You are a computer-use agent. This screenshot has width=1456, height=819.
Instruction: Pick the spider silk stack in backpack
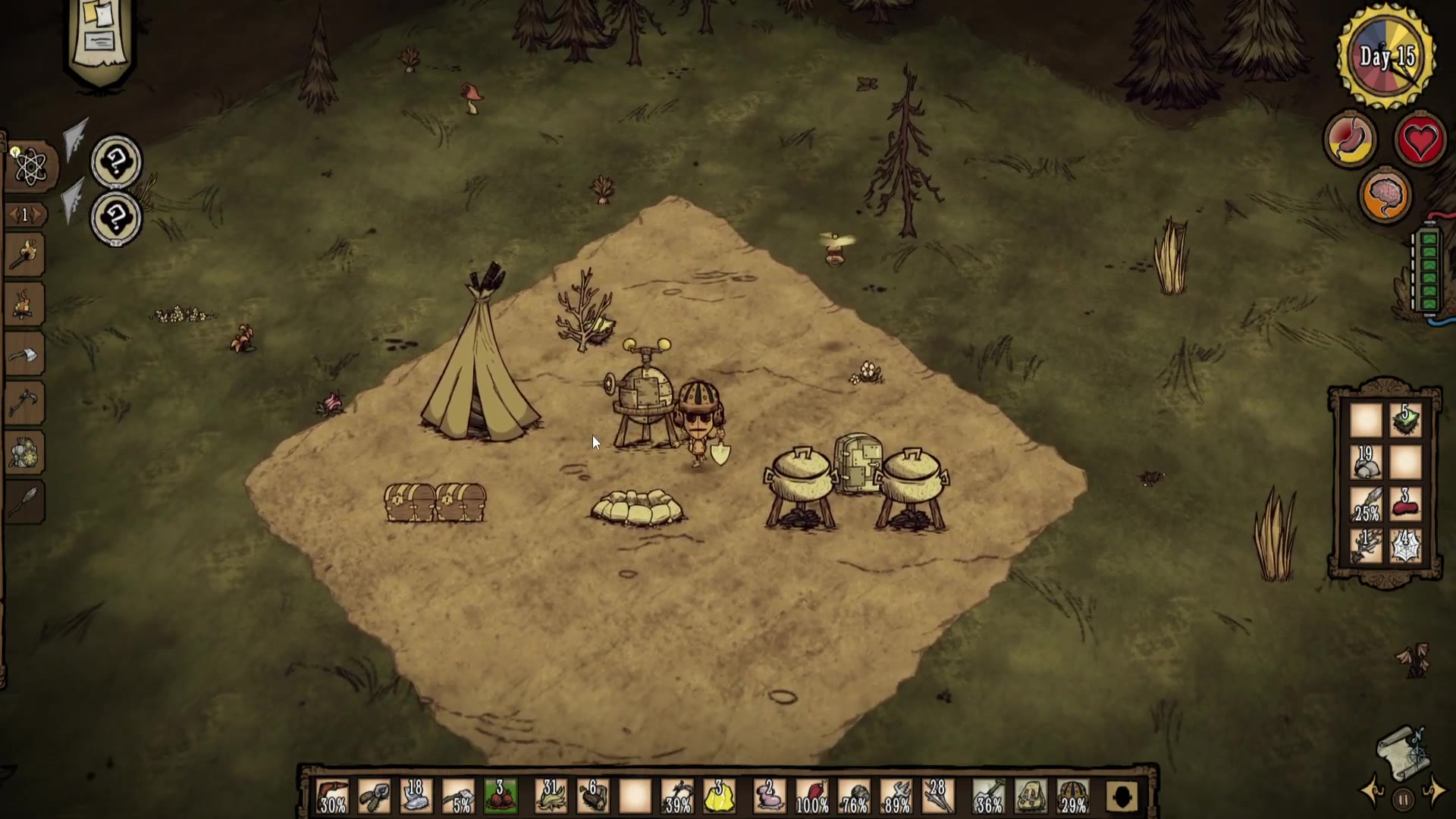(1405, 546)
